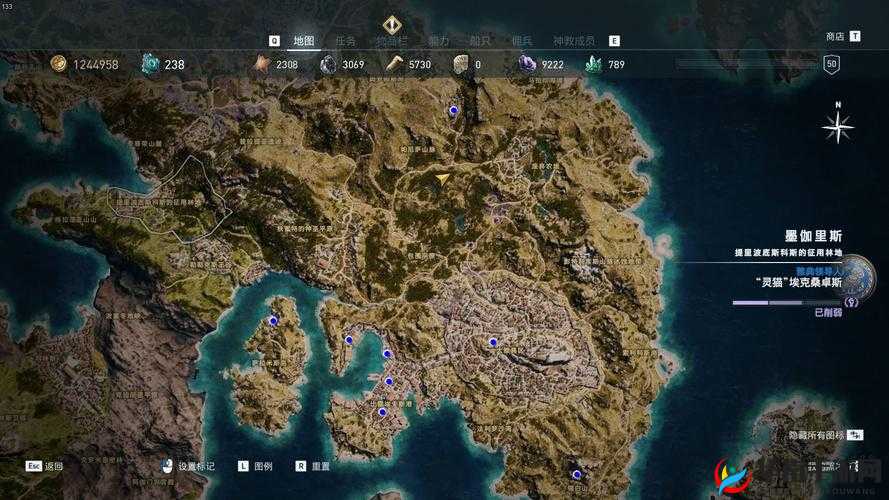Switch to the 佣兵 (Mercenaries) tab
Image resolution: width=889 pixels, height=500 pixels.
tap(522, 41)
